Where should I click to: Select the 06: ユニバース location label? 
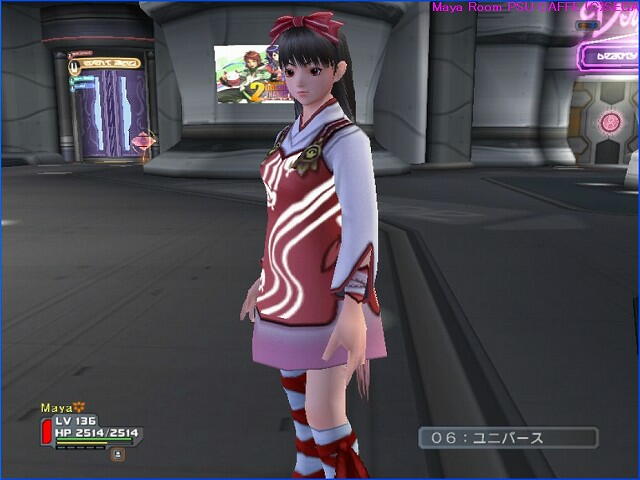(508, 438)
